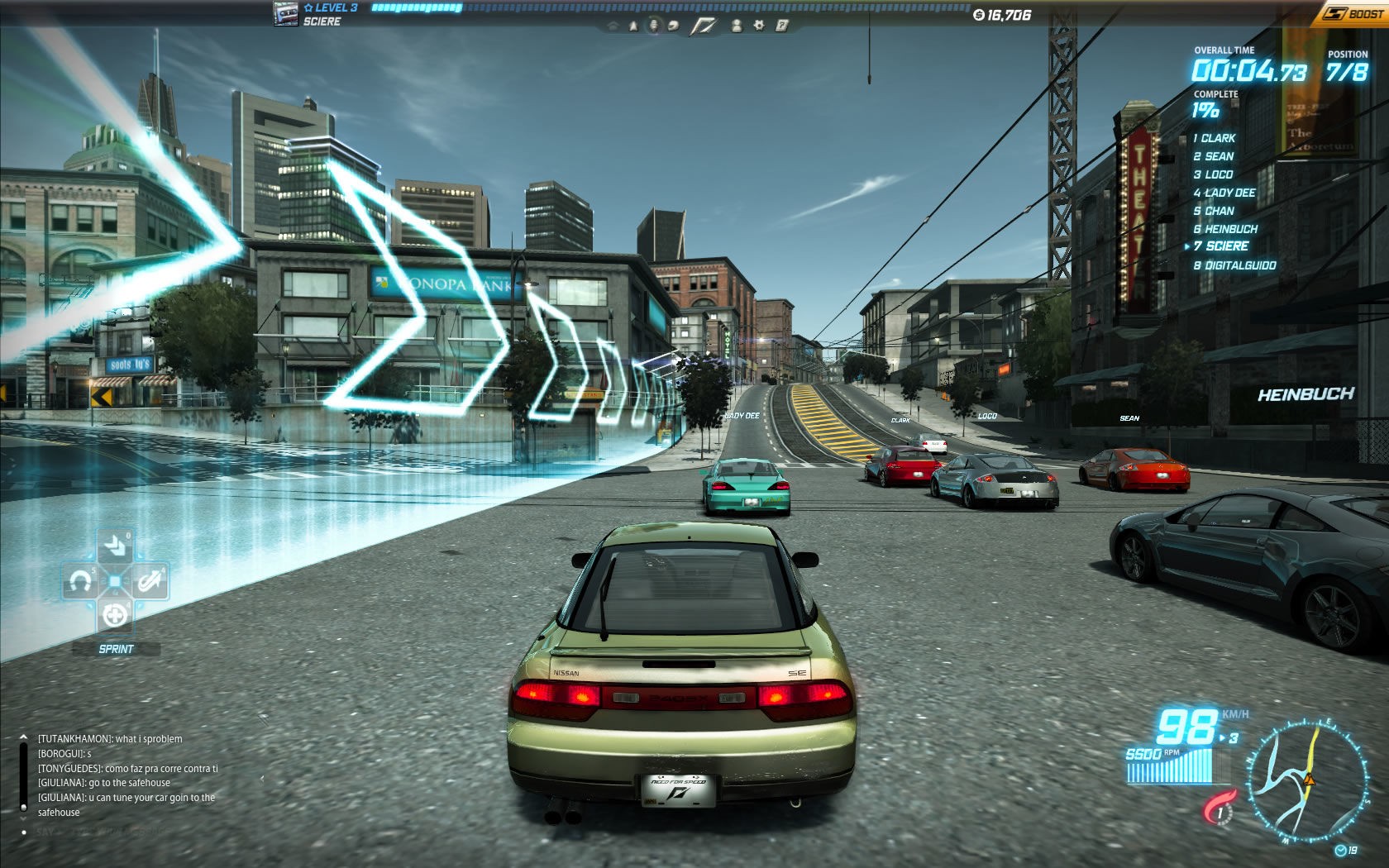1389x868 pixels.
Task: Select the navigation arrow icon in top bar
Action: [x=633, y=26]
